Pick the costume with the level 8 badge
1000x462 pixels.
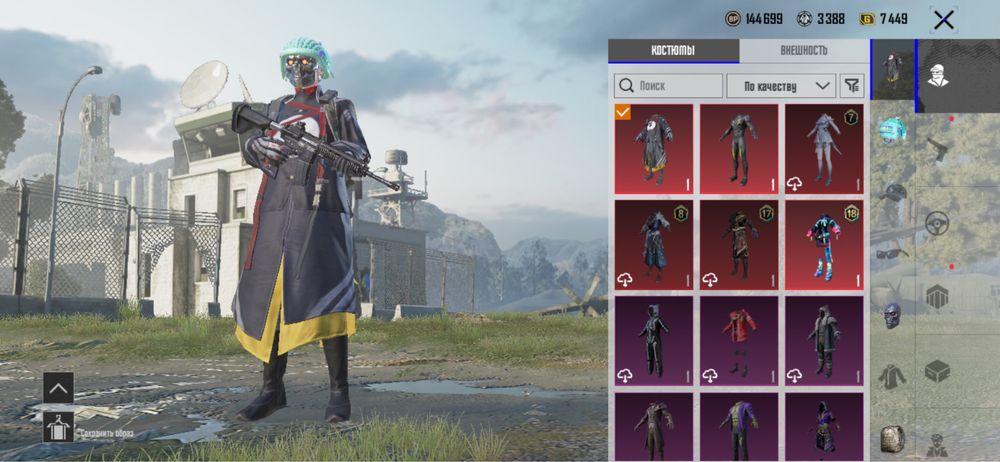point(654,245)
